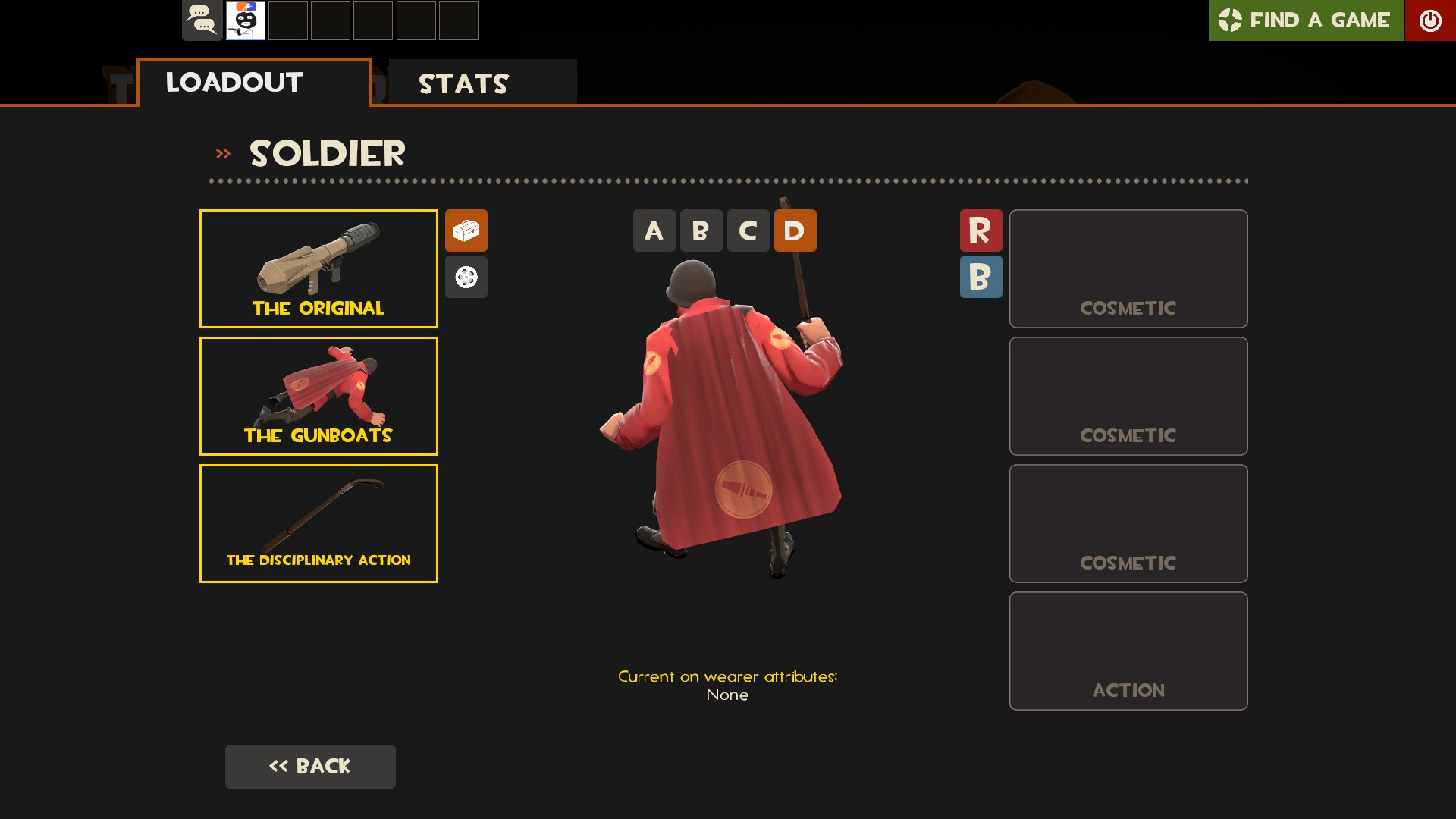Click the player avatar in the top bar
Image resolution: width=1456 pixels, height=819 pixels.
pyautogui.click(x=244, y=20)
